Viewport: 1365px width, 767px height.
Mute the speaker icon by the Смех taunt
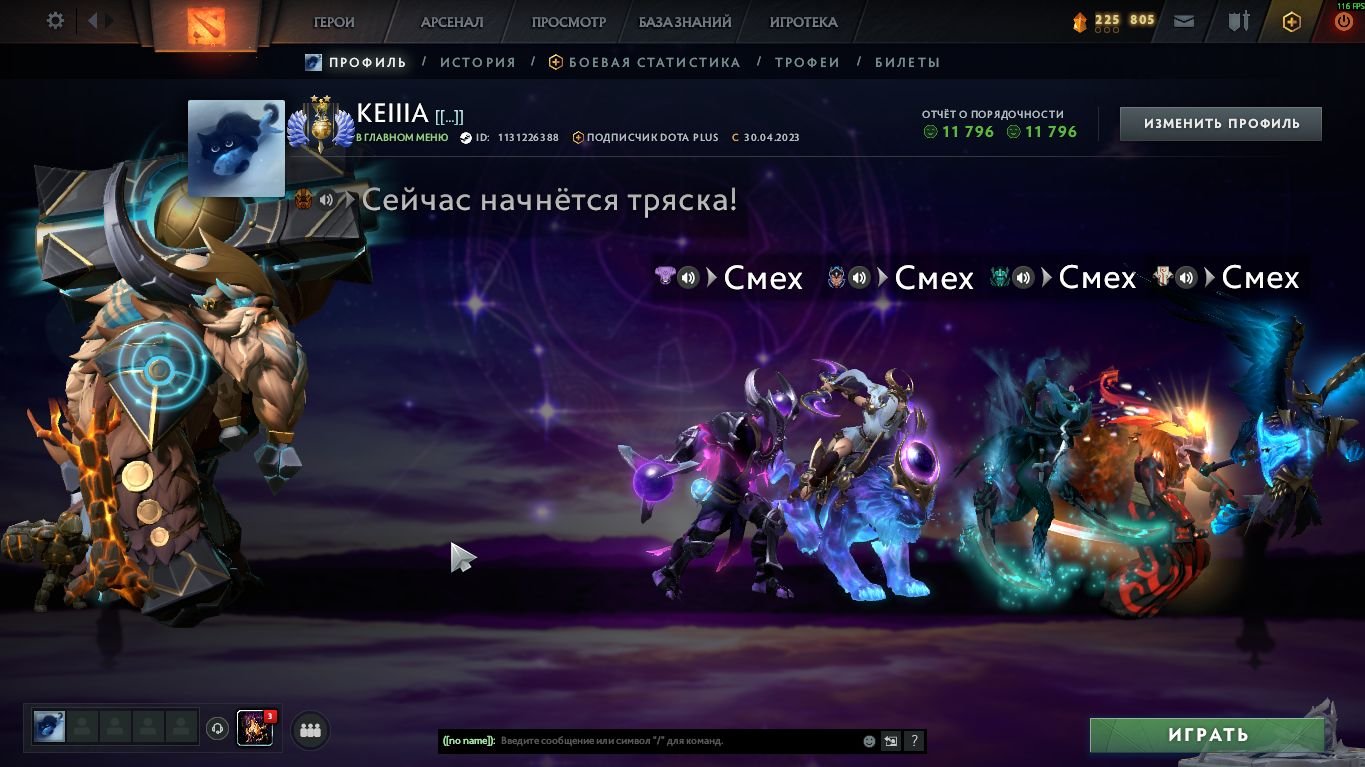tap(688, 278)
